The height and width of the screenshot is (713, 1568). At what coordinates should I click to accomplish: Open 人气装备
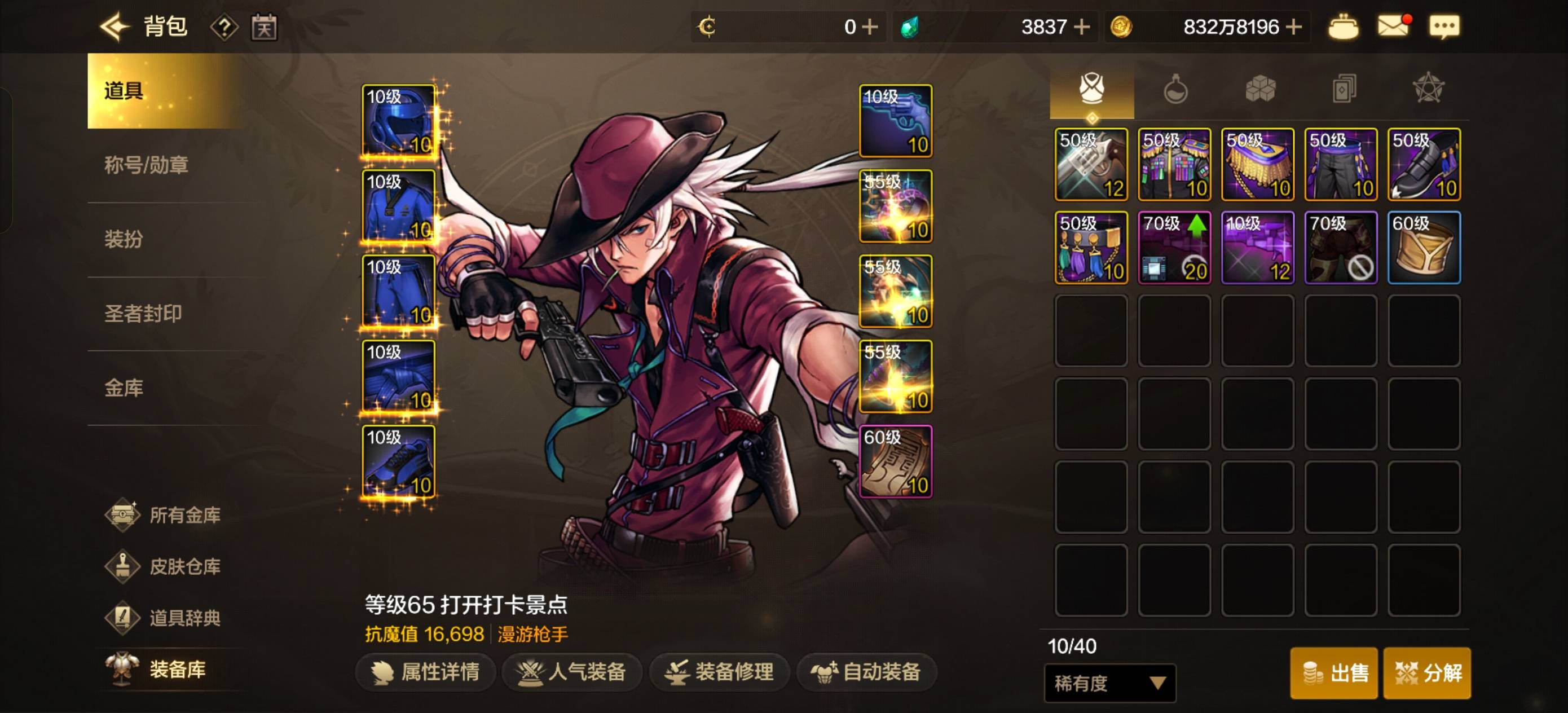(571, 672)
